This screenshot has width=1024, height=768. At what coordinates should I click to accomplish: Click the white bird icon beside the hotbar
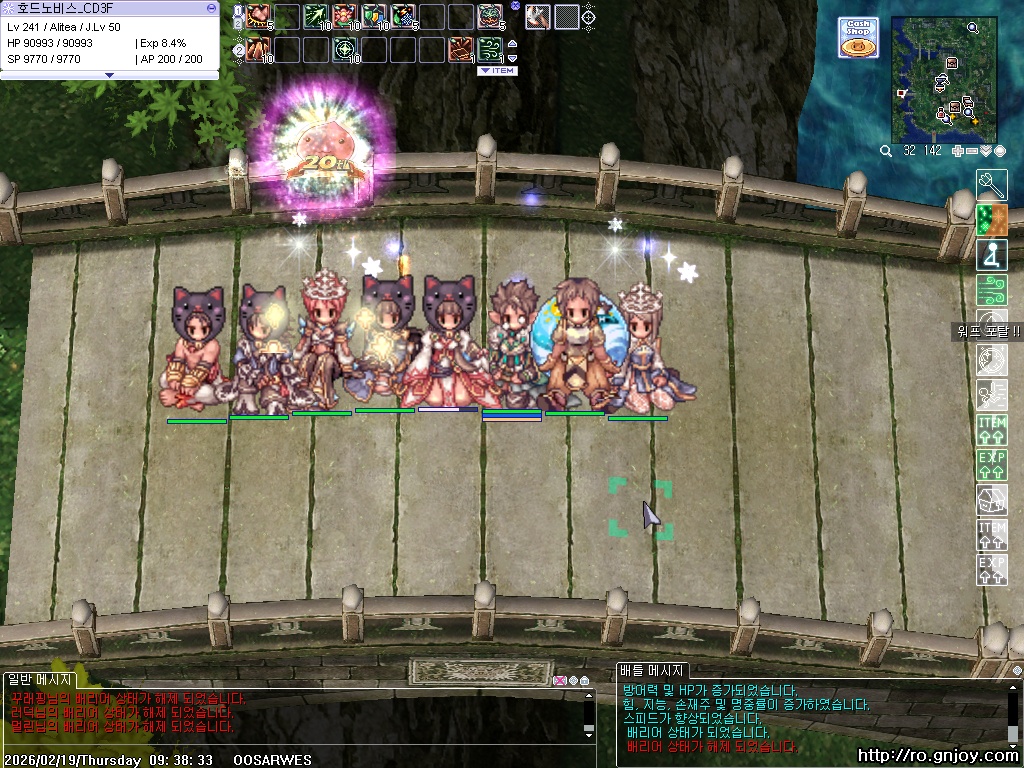(x=537, y=16)
